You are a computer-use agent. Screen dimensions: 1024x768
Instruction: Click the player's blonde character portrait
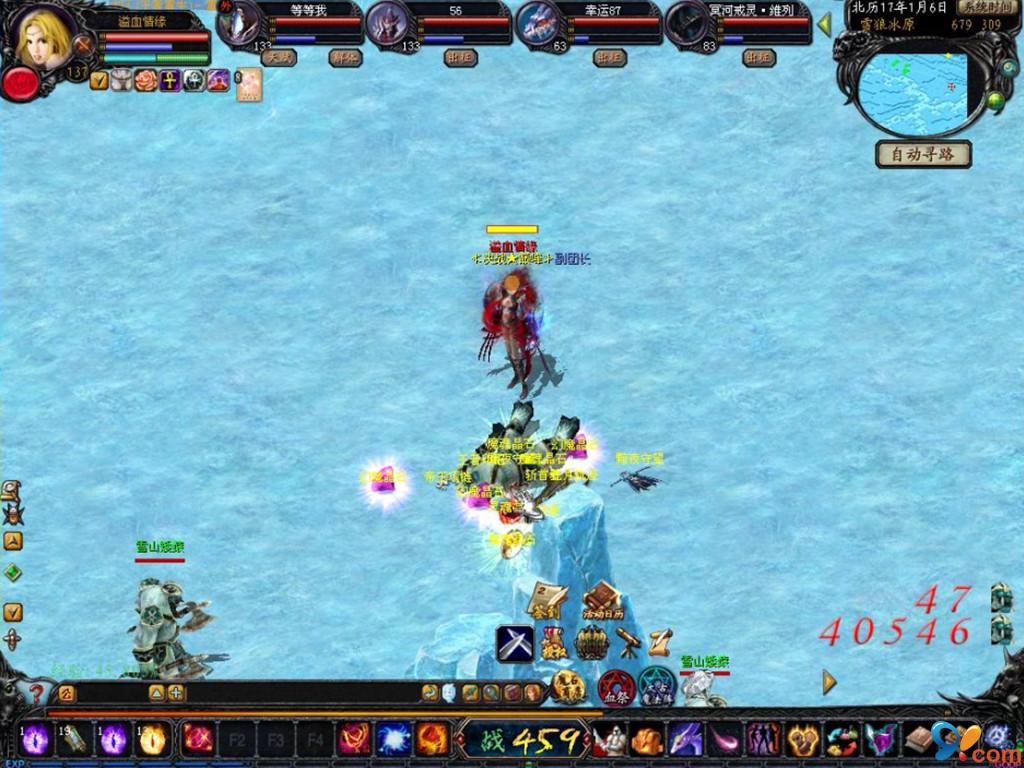(x=44, y=37)
